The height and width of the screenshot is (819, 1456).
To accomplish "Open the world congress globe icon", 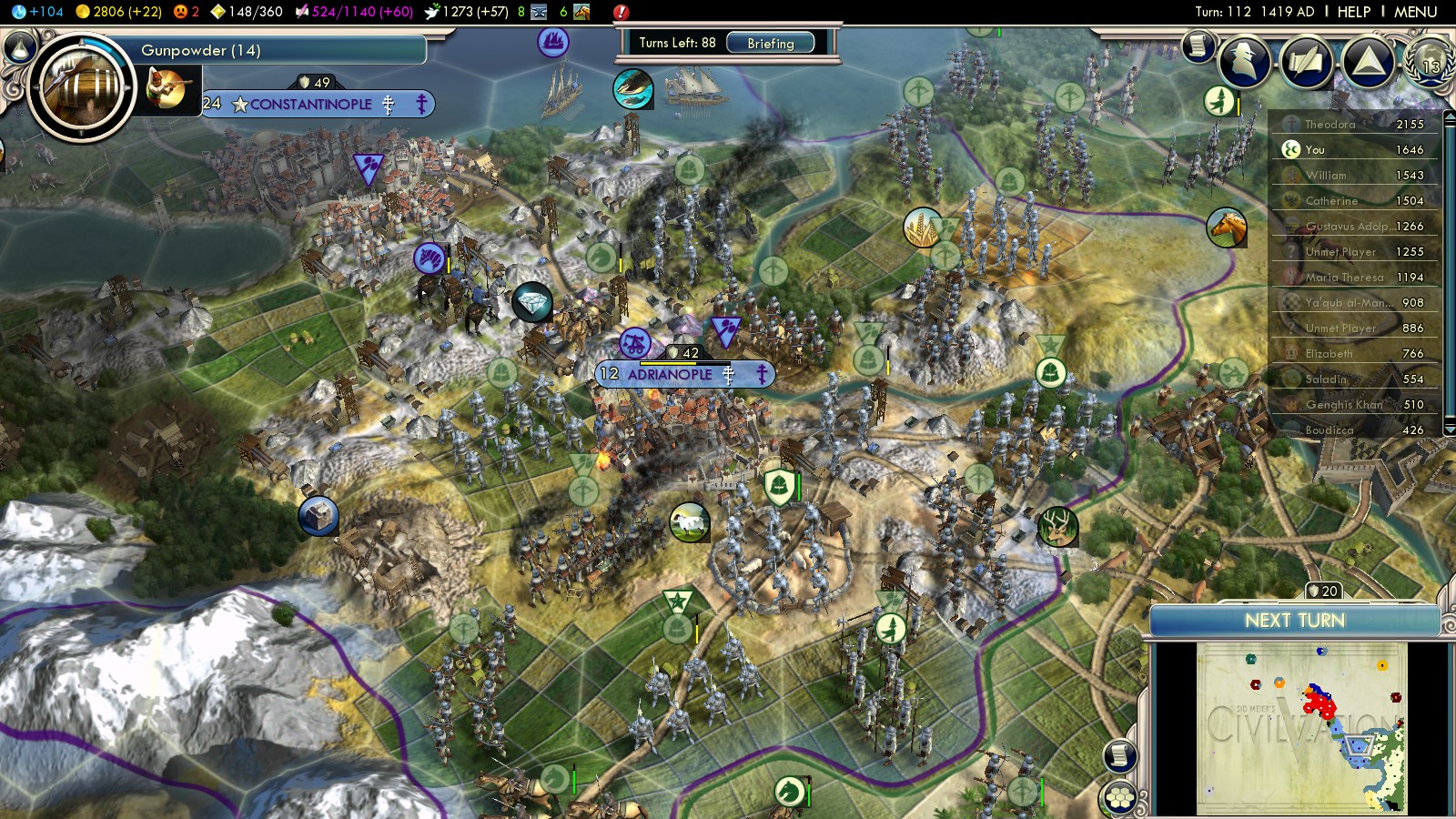I will (1429, 61).
